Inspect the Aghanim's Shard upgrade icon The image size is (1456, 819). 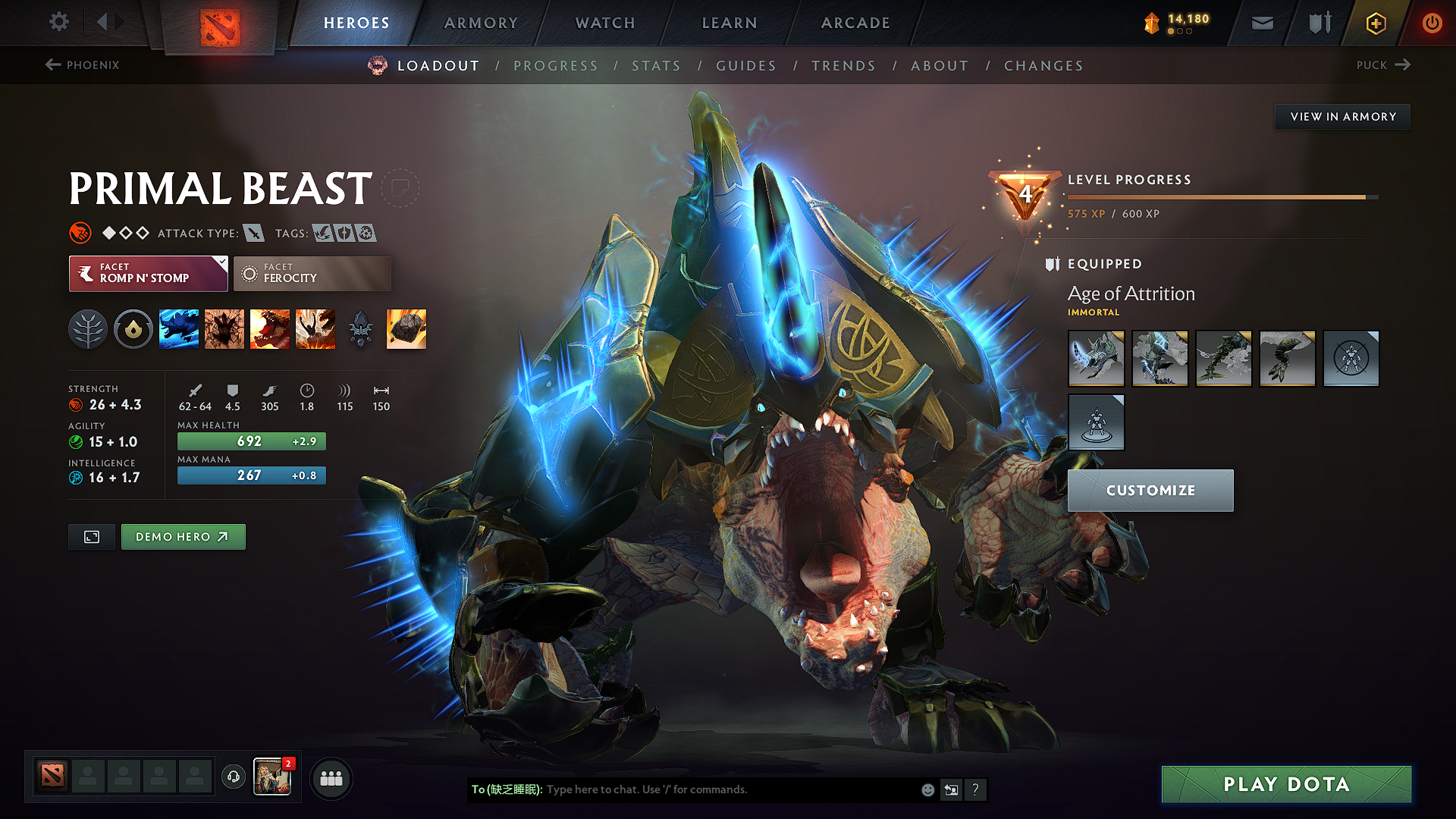pos(406,328)
